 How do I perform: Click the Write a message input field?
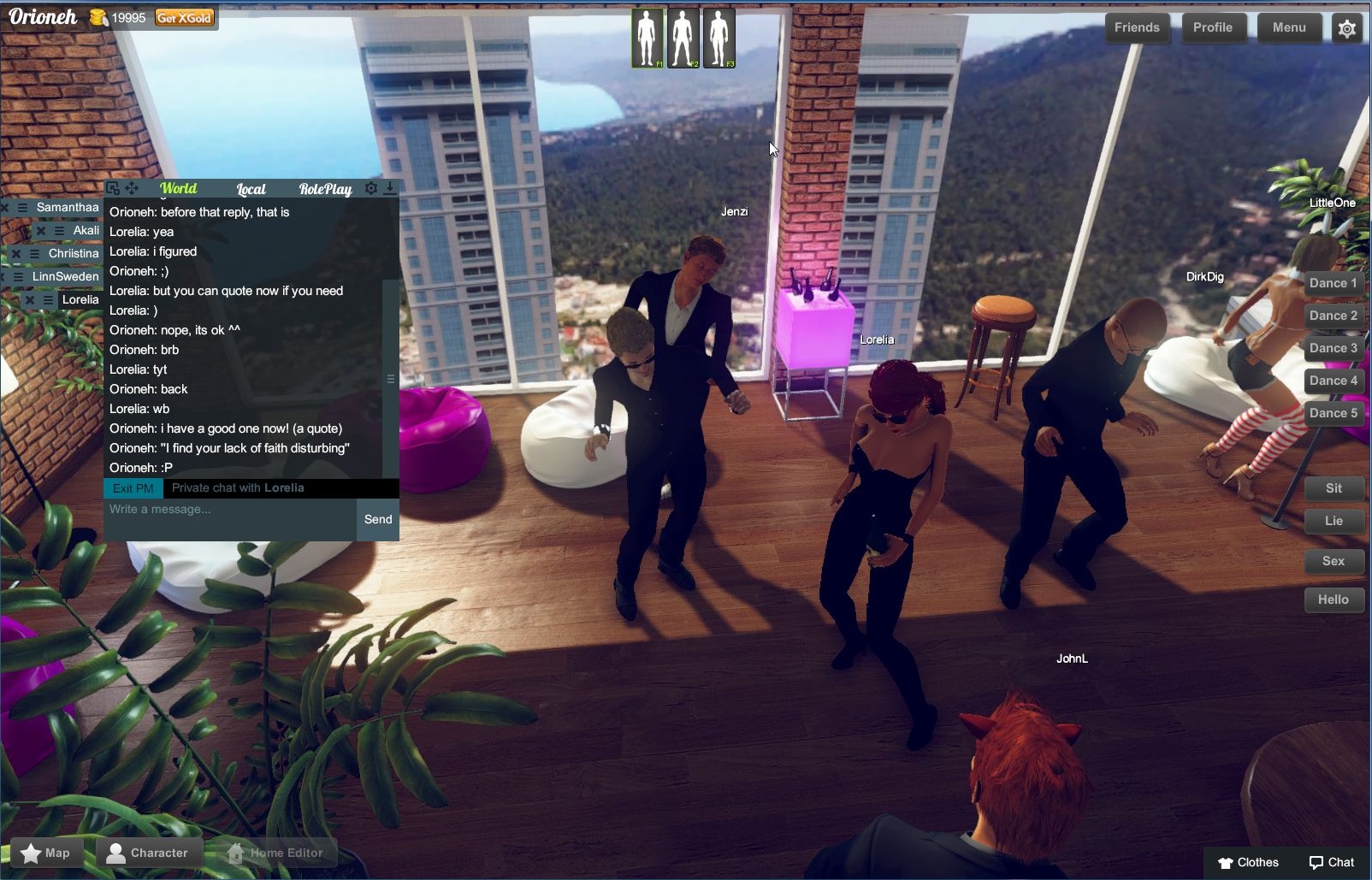227,509
